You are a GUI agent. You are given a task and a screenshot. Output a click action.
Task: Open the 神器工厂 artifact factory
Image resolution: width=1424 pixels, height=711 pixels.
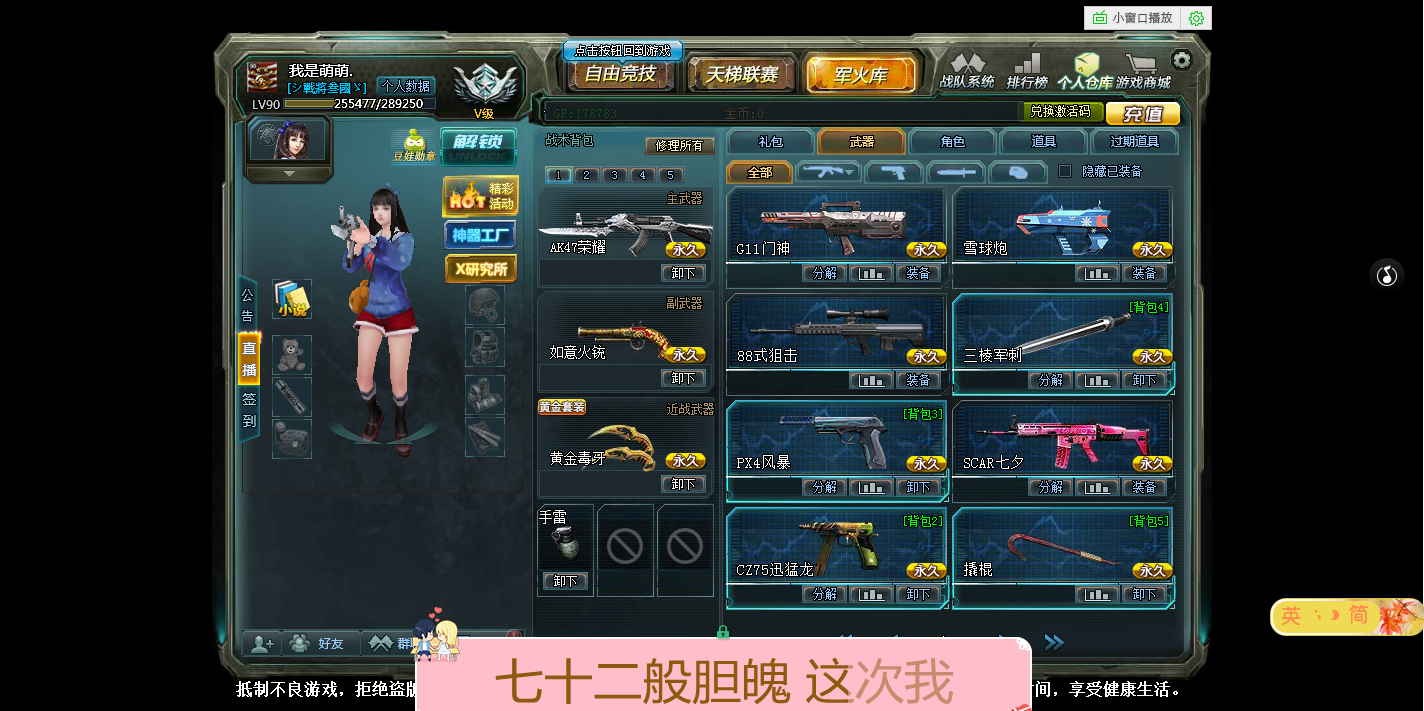click(481, 235)
